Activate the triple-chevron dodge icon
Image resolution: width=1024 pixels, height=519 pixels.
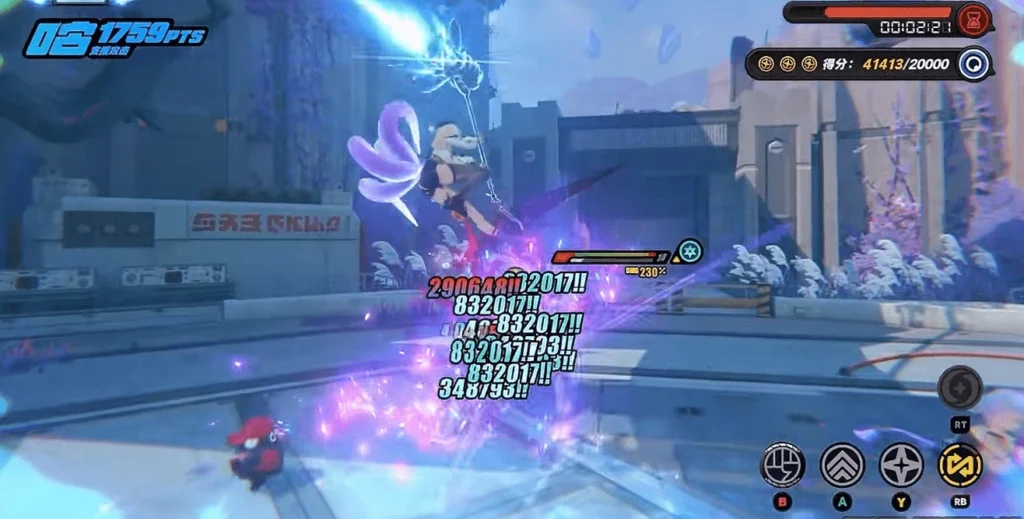coord(842,465)
